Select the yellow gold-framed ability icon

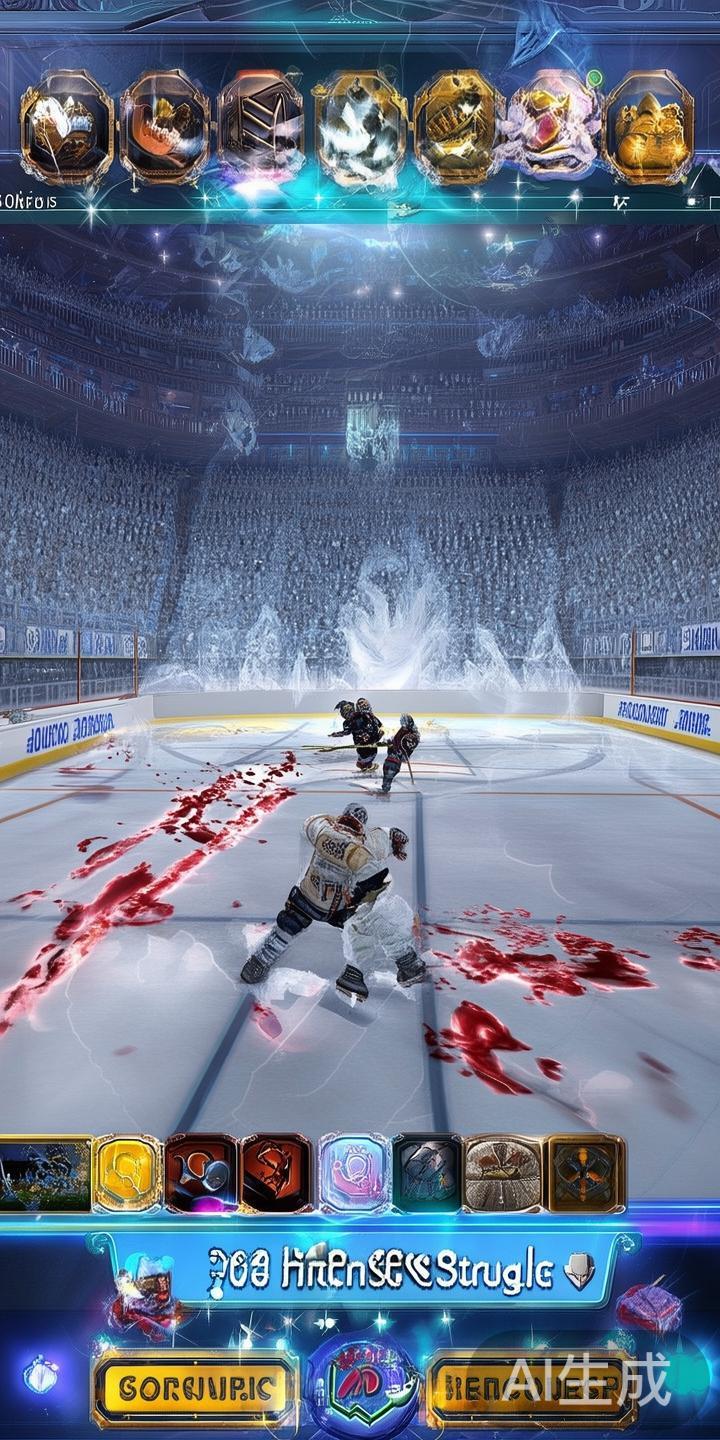pos(127,1174)
